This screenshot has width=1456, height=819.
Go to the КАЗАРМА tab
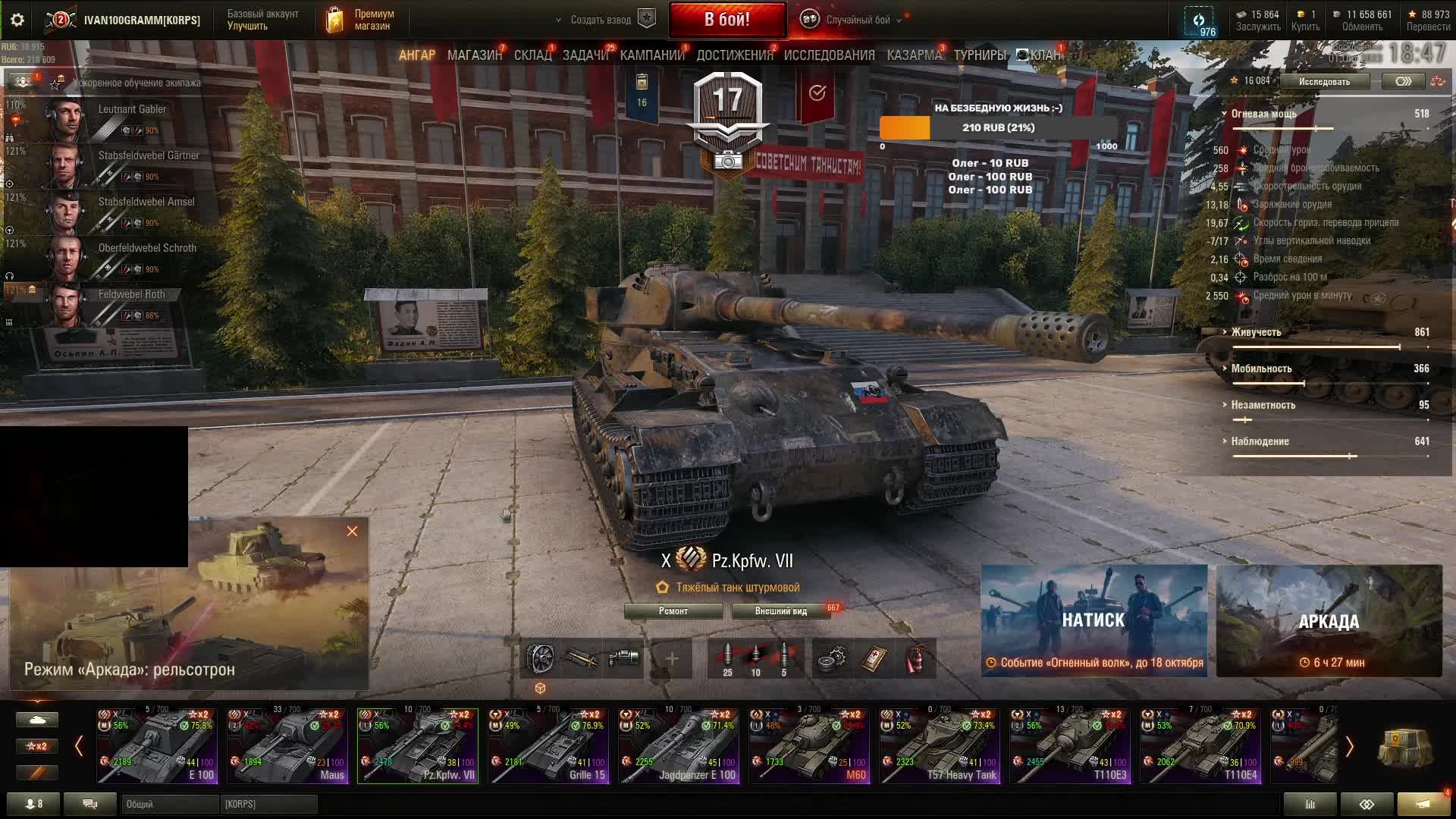(914, 55)
